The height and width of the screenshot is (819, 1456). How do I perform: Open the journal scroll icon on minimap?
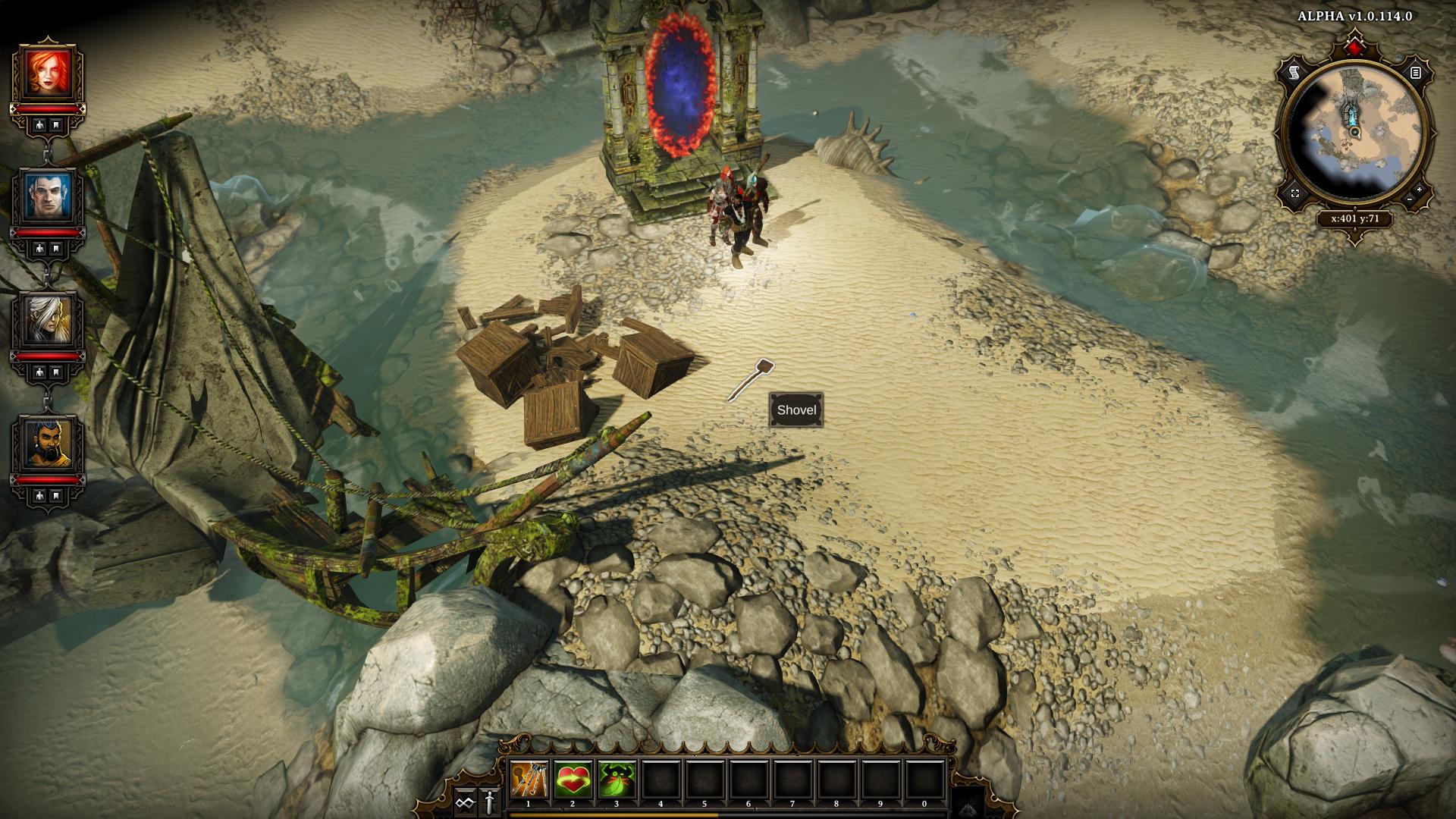tap(1294, 73)
